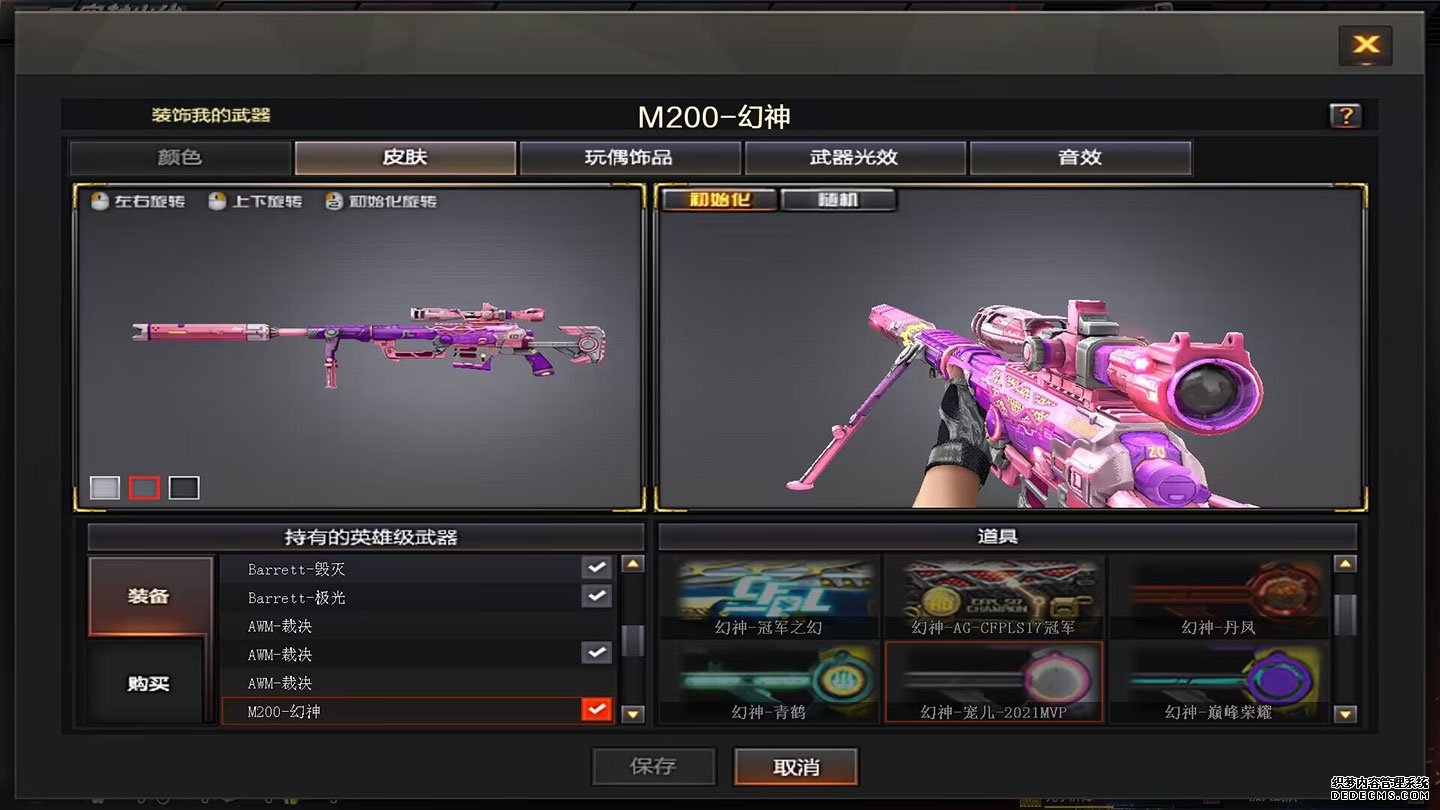
Task: Switch to the 武器光效 tab
Action: coord(855,158)
